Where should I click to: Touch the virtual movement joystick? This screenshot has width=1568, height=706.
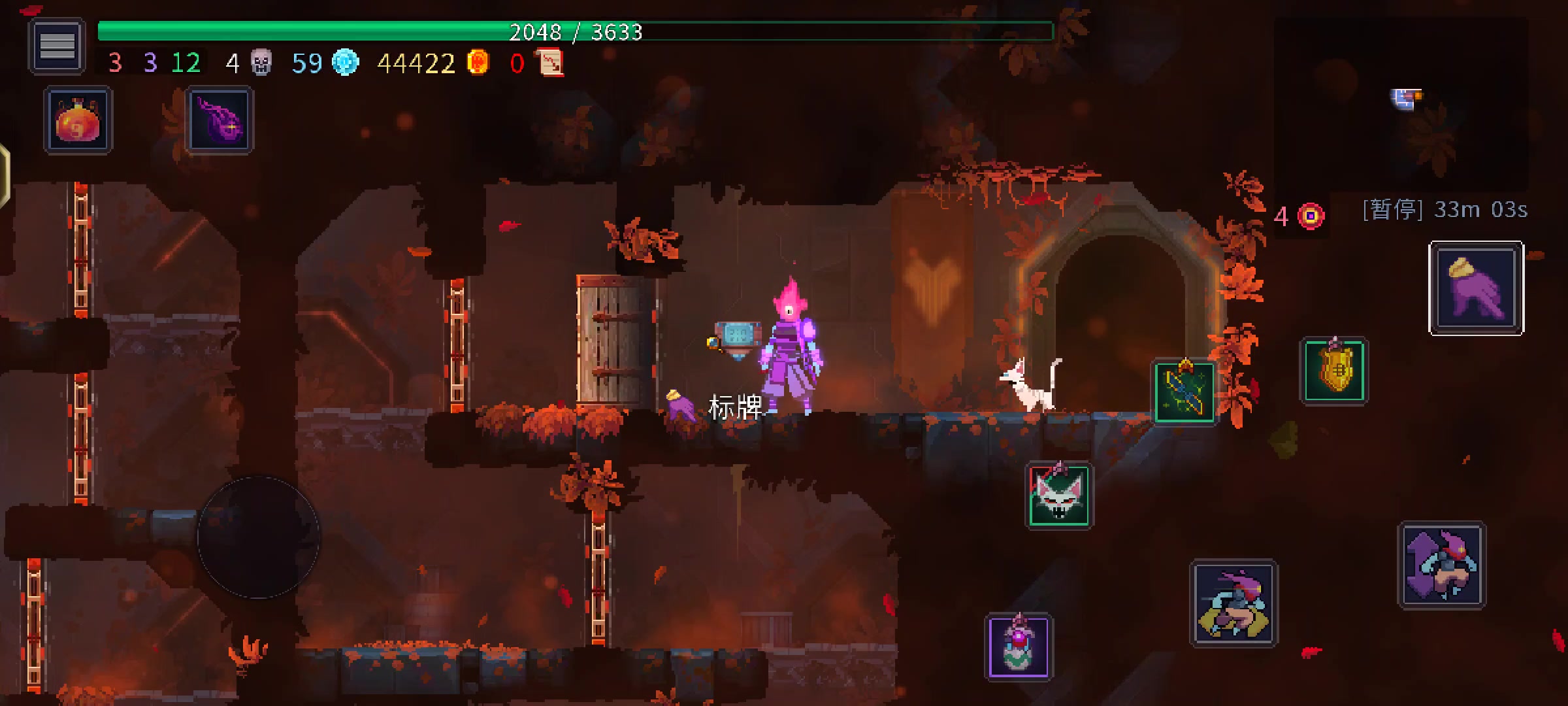tap(259, 537)
